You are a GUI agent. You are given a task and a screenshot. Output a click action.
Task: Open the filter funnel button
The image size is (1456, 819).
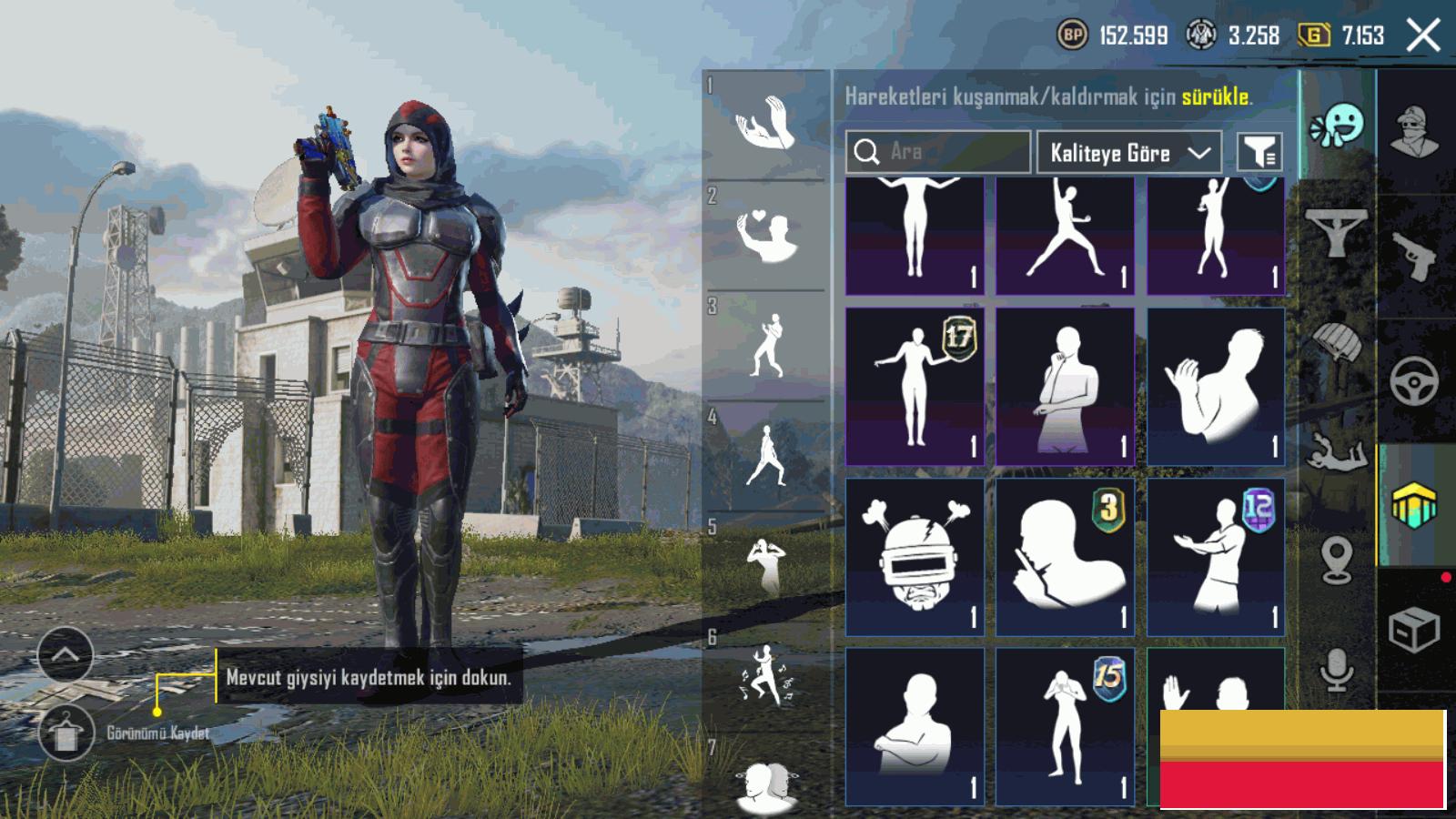tap(1260, 153)
